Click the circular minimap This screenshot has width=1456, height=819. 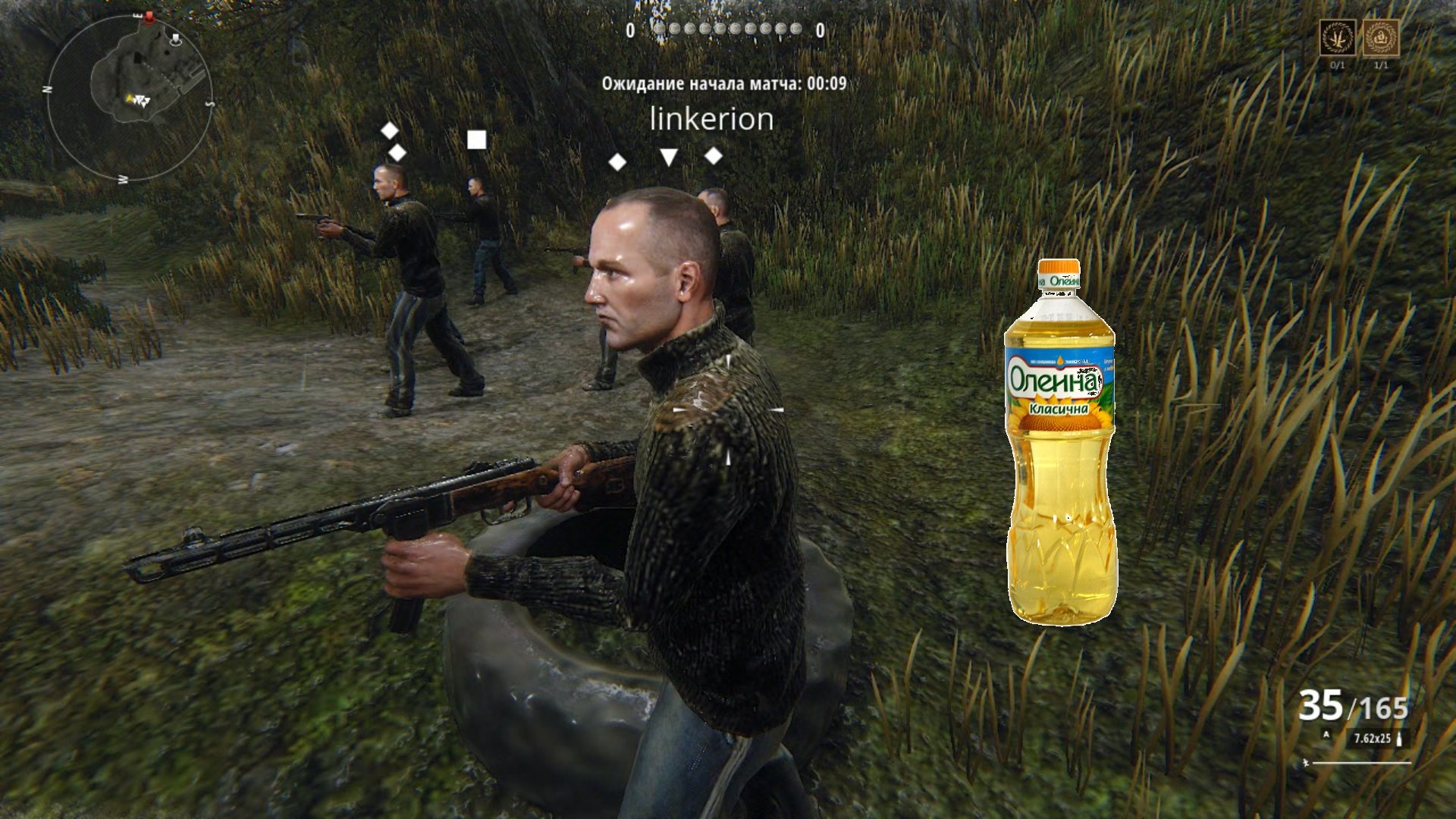click(x=129, y=97)
